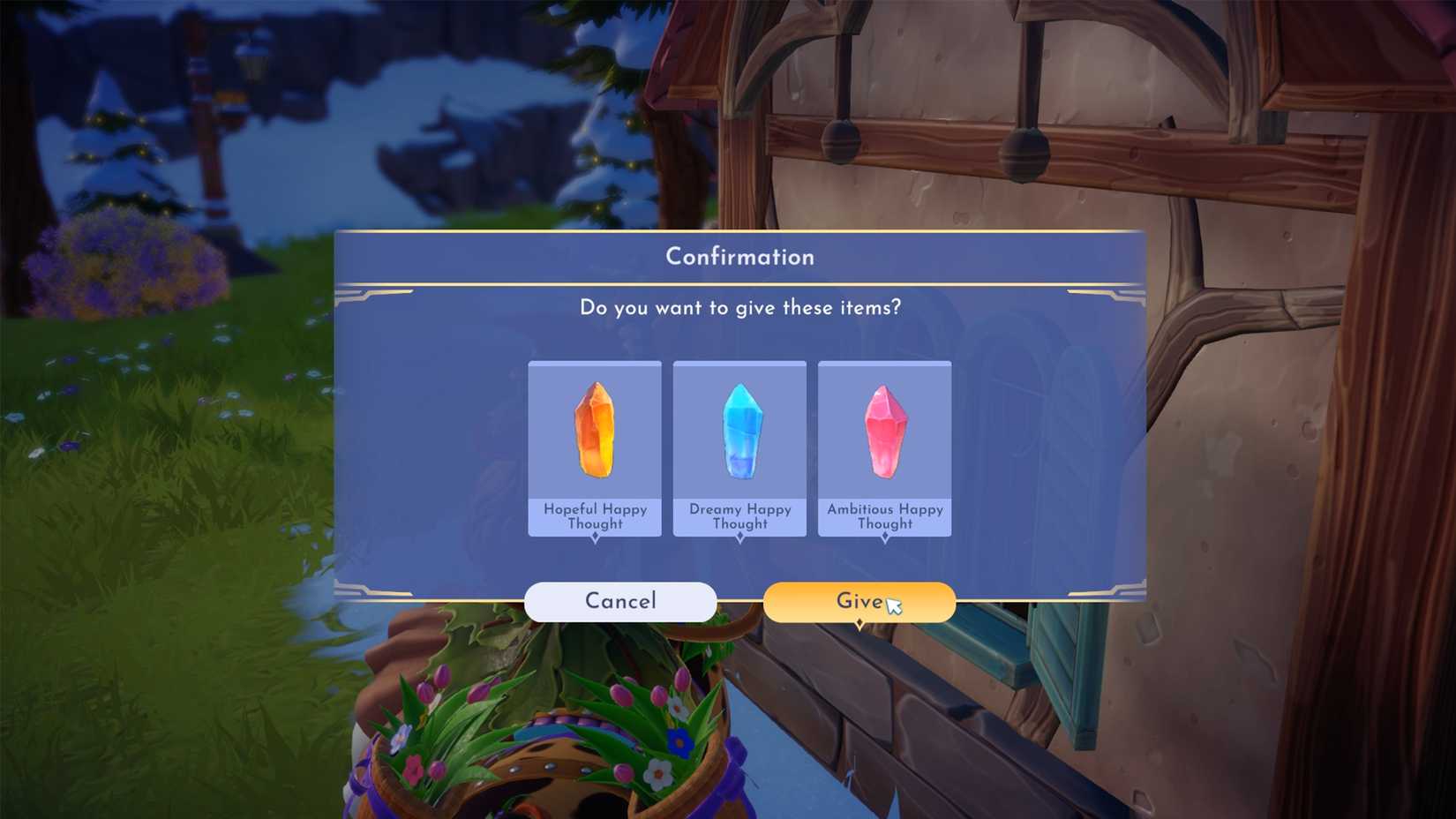Dismiss the dialog via Cancel
The height and width of the screenshot is (819, 1456).
click(620, 601)
